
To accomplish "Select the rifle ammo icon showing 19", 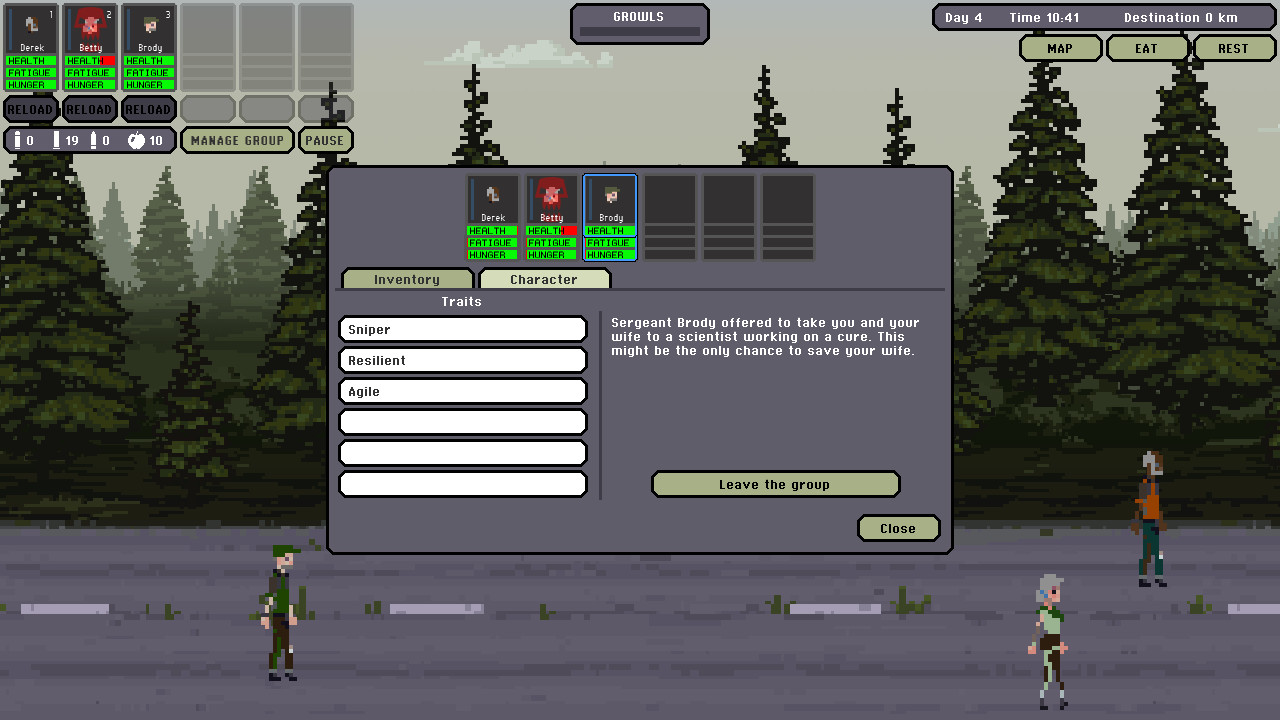I will (55, 140).
